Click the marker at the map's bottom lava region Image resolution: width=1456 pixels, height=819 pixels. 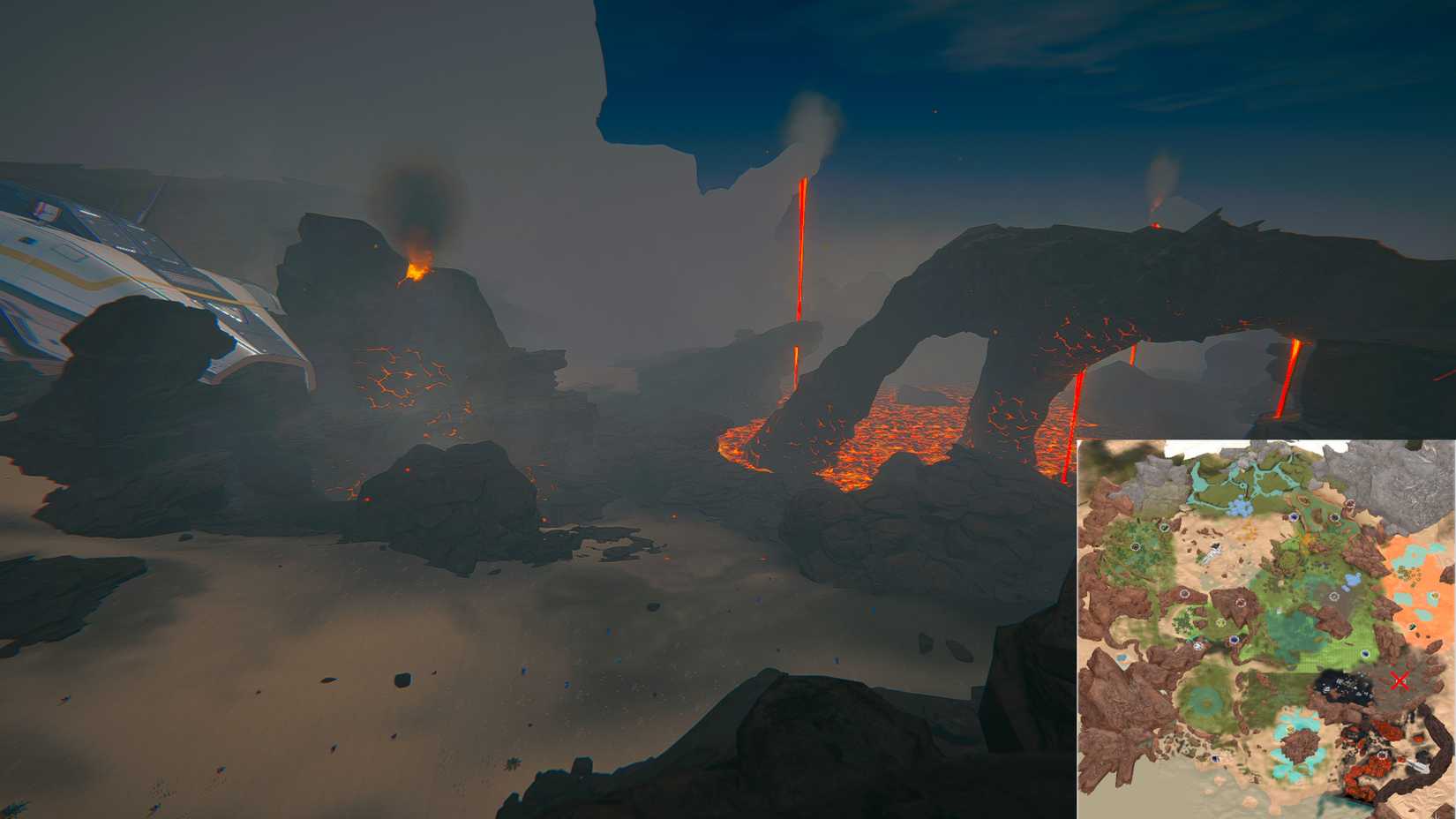pyautogui.click(x=1382, y=754)
